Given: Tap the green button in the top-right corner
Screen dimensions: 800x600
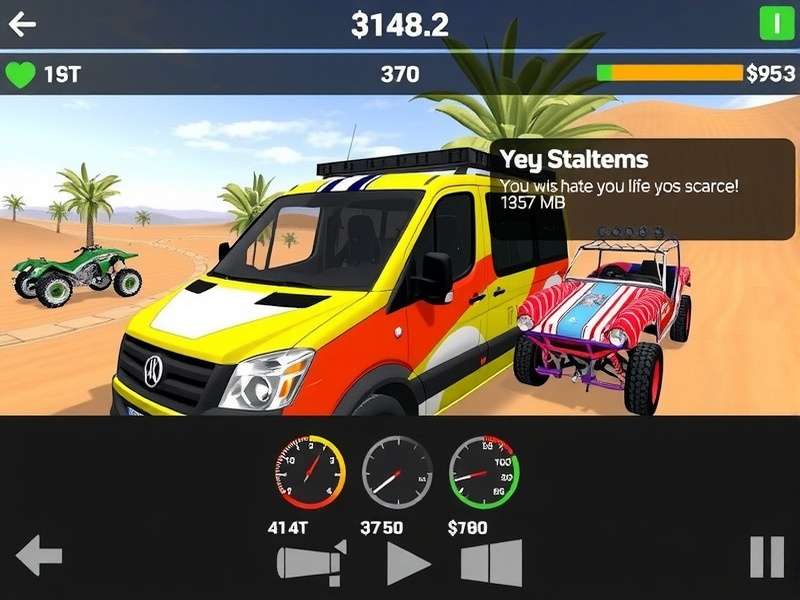Looking at the screenshot, I should [x=776, y=23].
